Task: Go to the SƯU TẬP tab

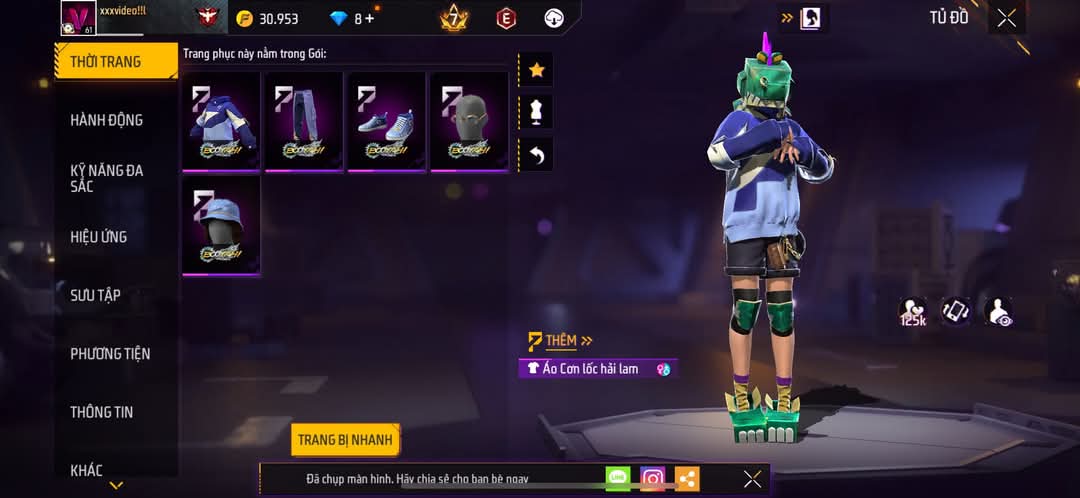Action: (x=95, y=295)
